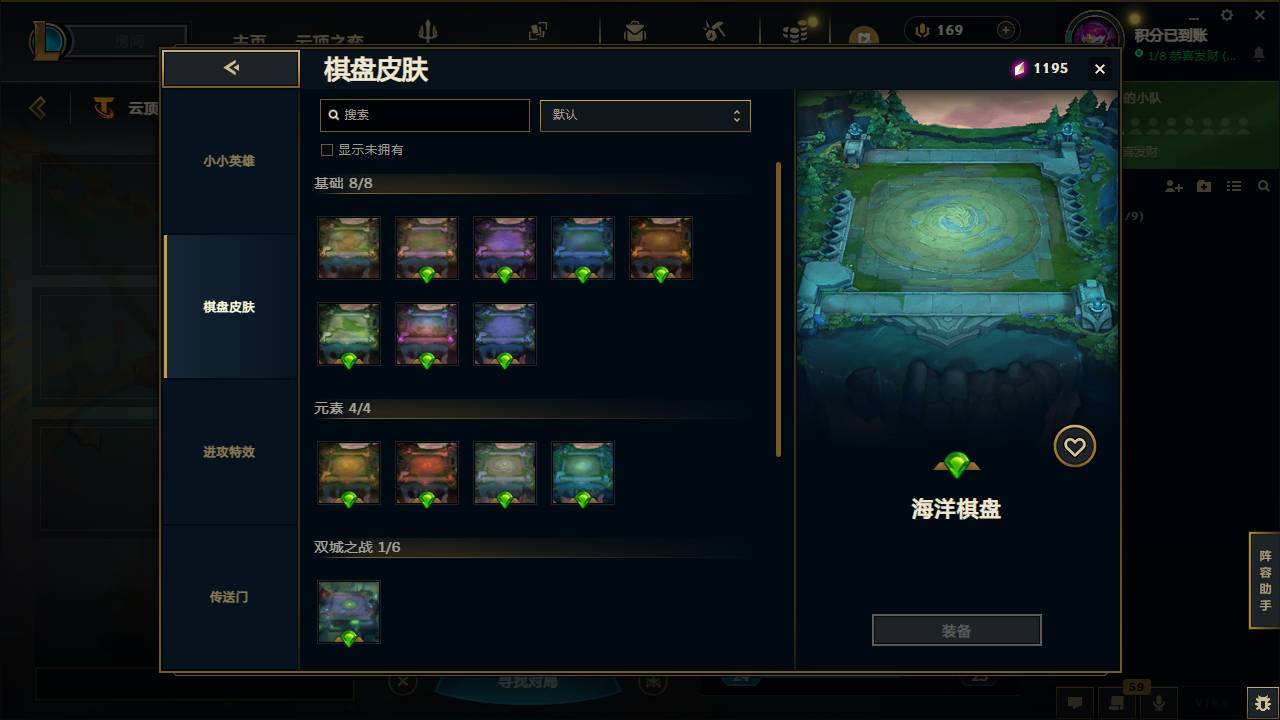Open the friend search magnifier icon

[x=1264, y=186]
